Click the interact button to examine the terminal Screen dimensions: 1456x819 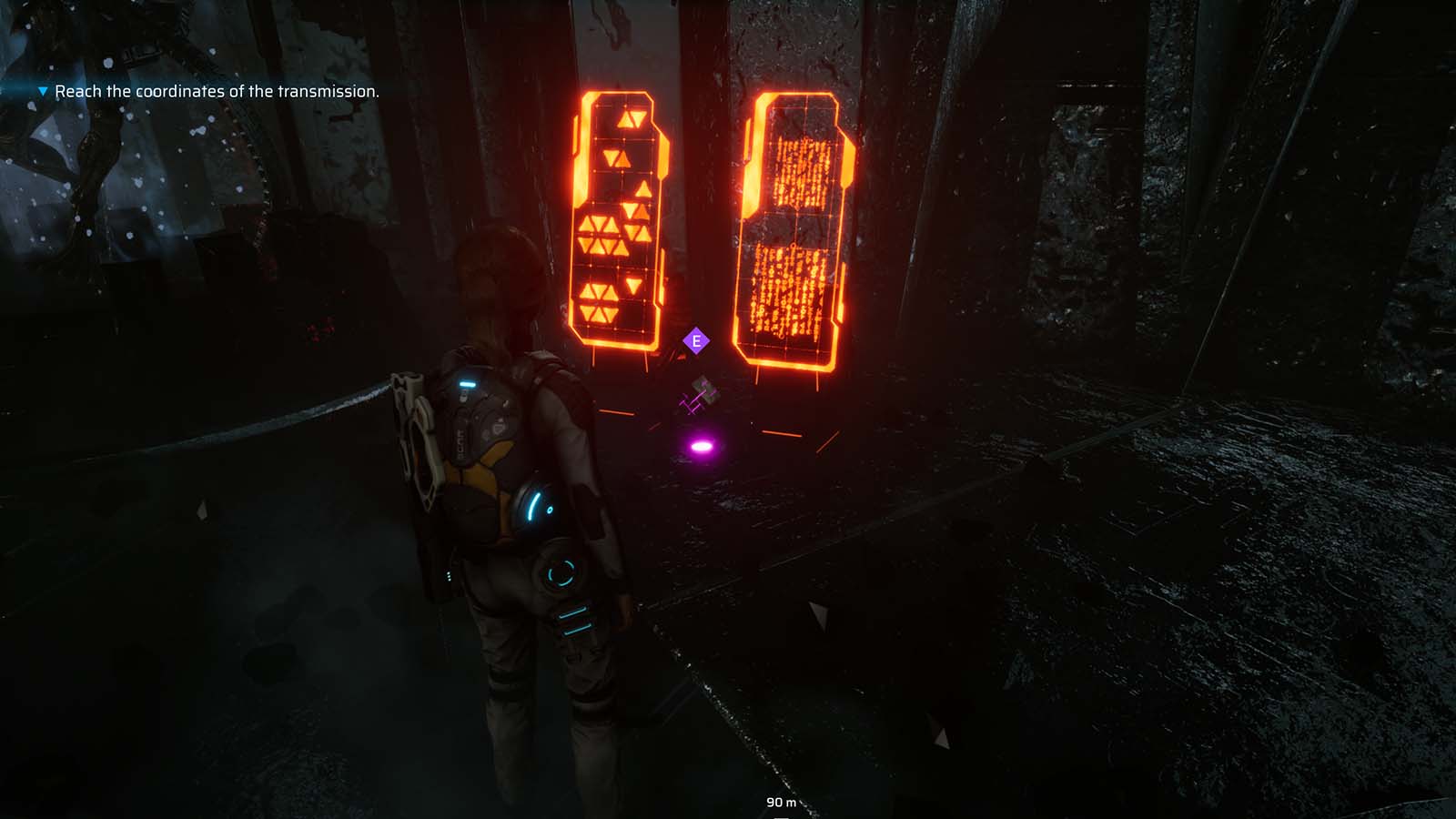696,341
